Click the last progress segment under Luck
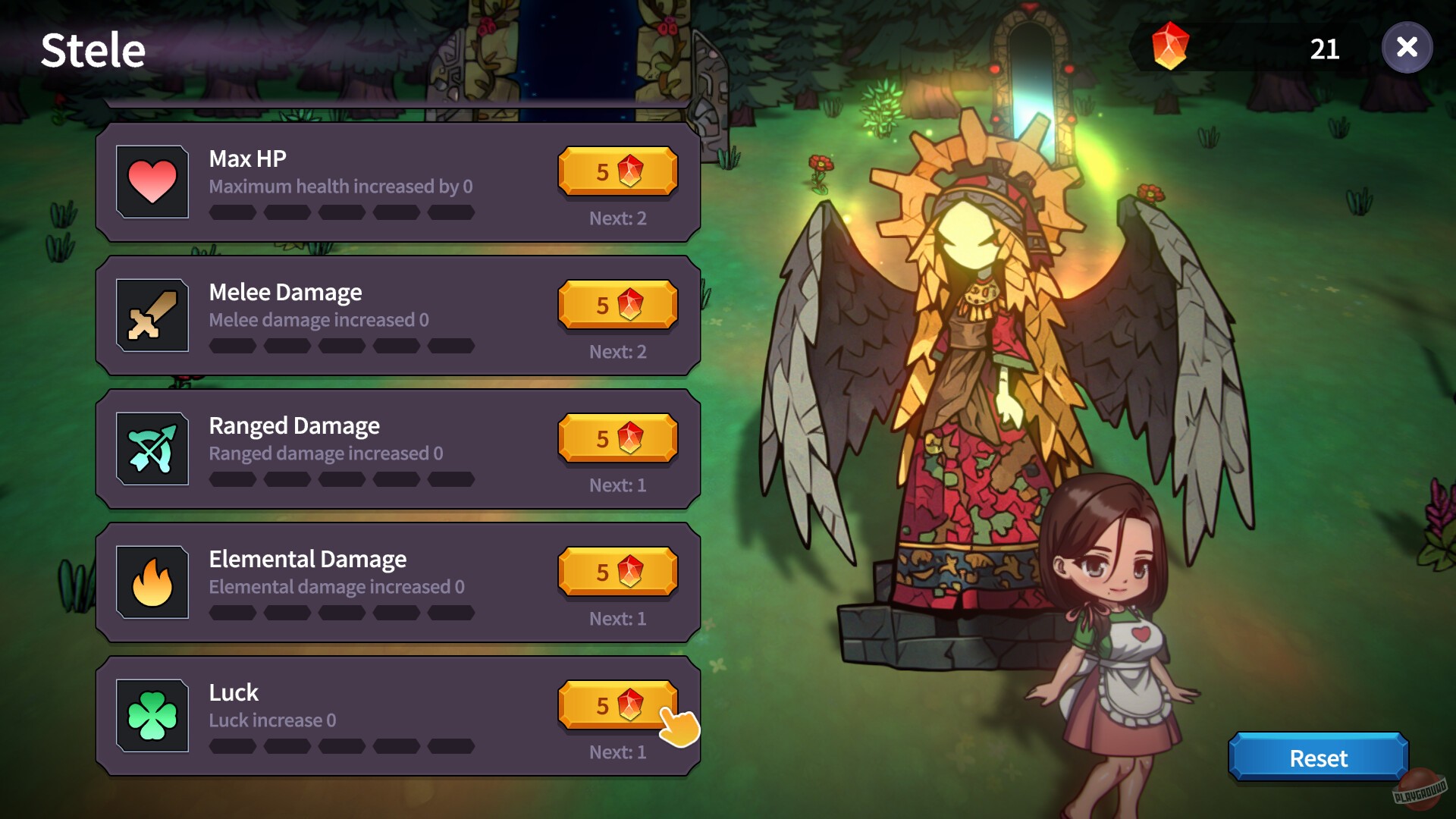The height and width of the screenshot is (819, 1456). coord(451,747)
